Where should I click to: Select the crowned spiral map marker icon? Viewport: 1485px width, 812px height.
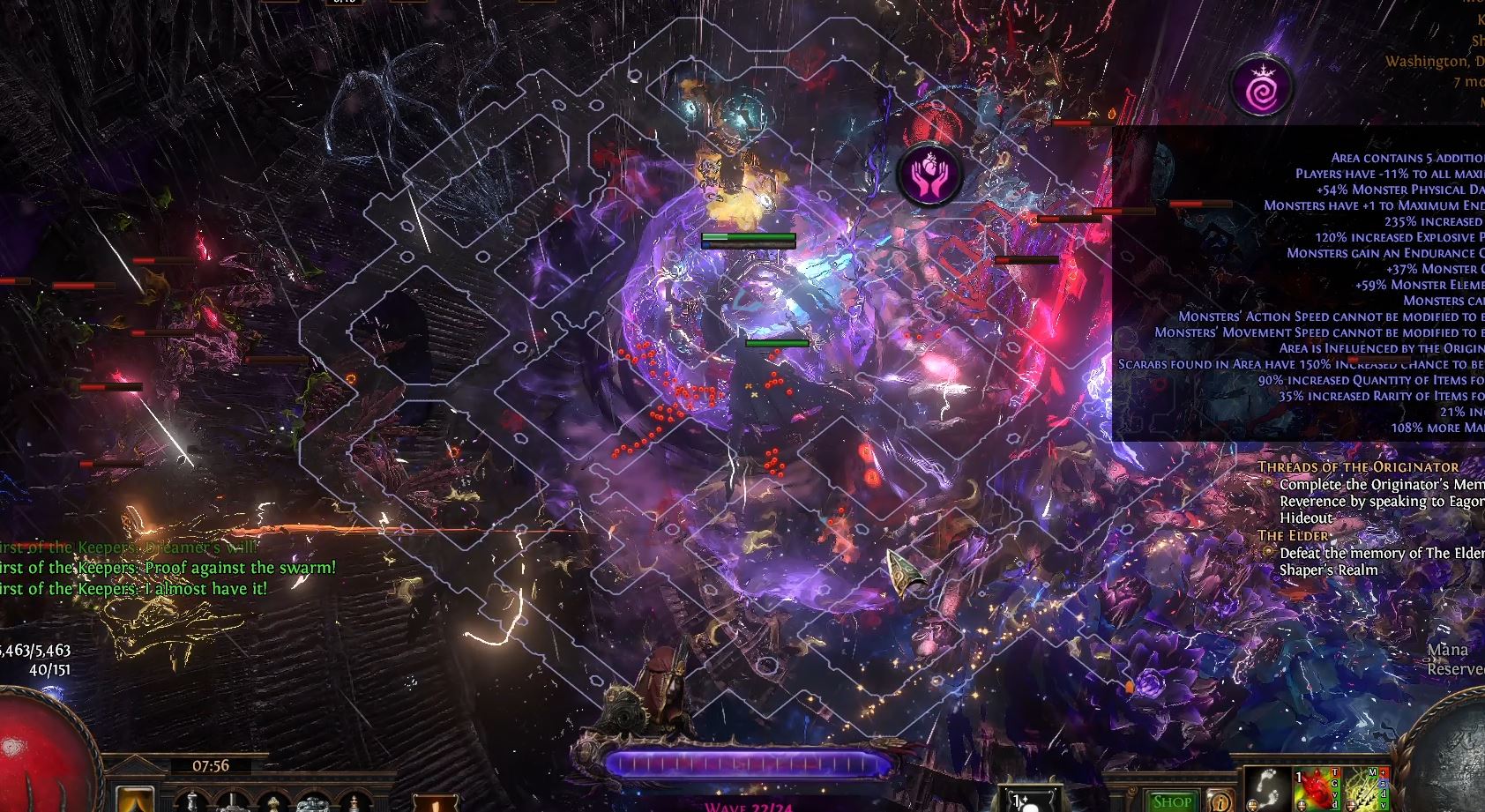point(1262,86)
